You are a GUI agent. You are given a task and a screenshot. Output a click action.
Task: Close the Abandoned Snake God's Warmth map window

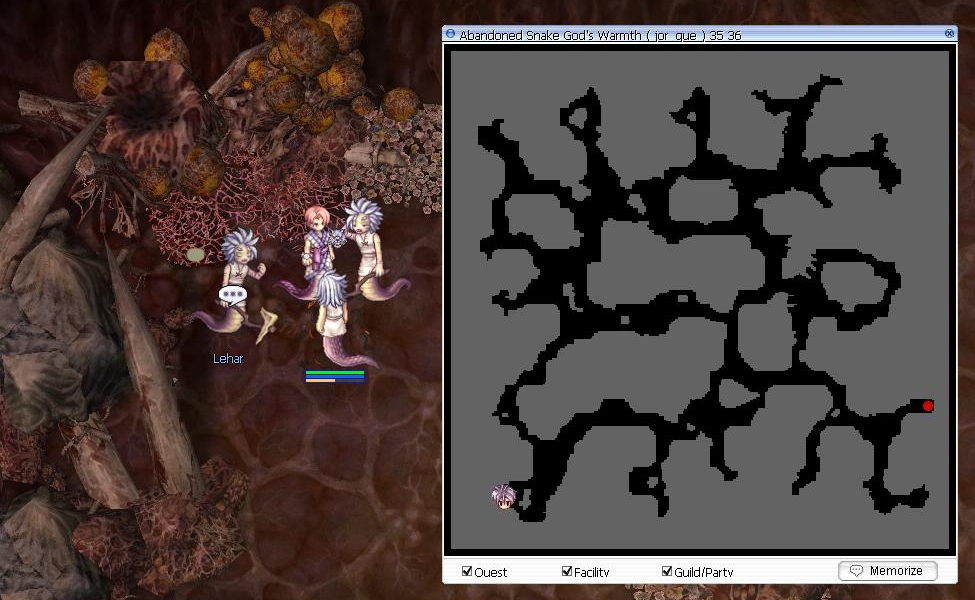pyautogui.click(x=949, y=34)
